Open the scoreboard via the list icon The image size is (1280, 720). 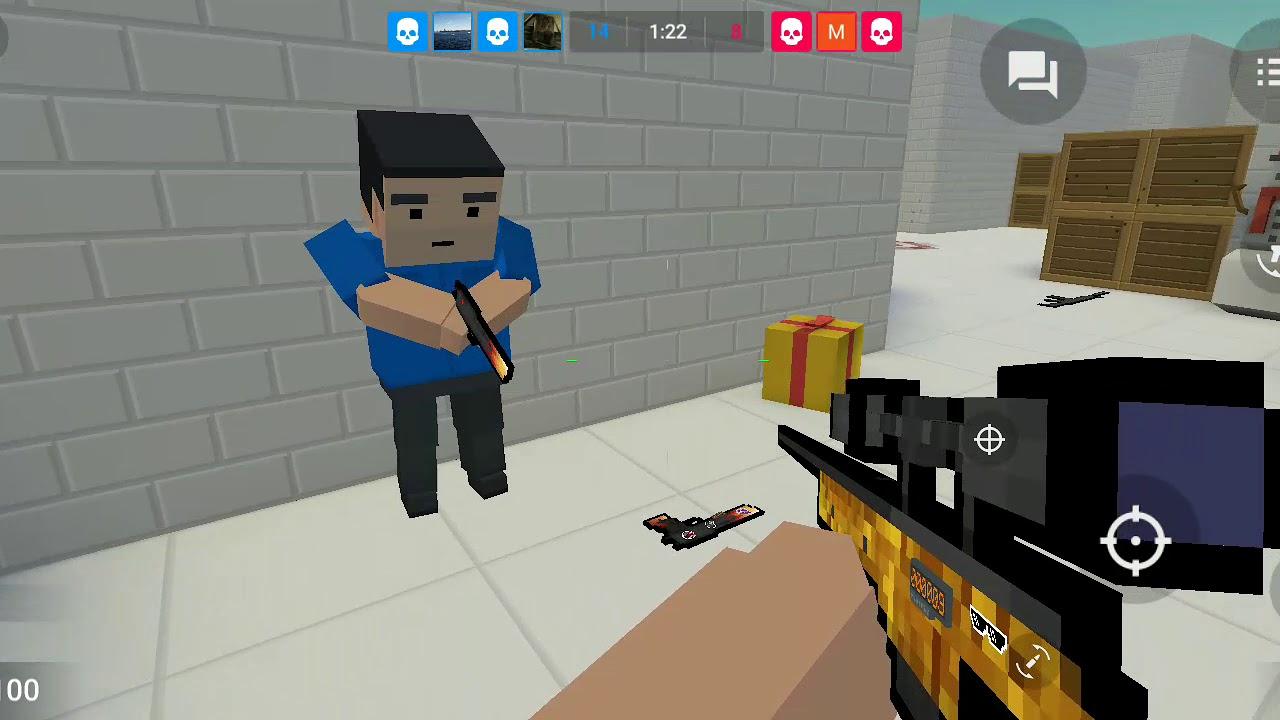click(x=1270, y=71)
